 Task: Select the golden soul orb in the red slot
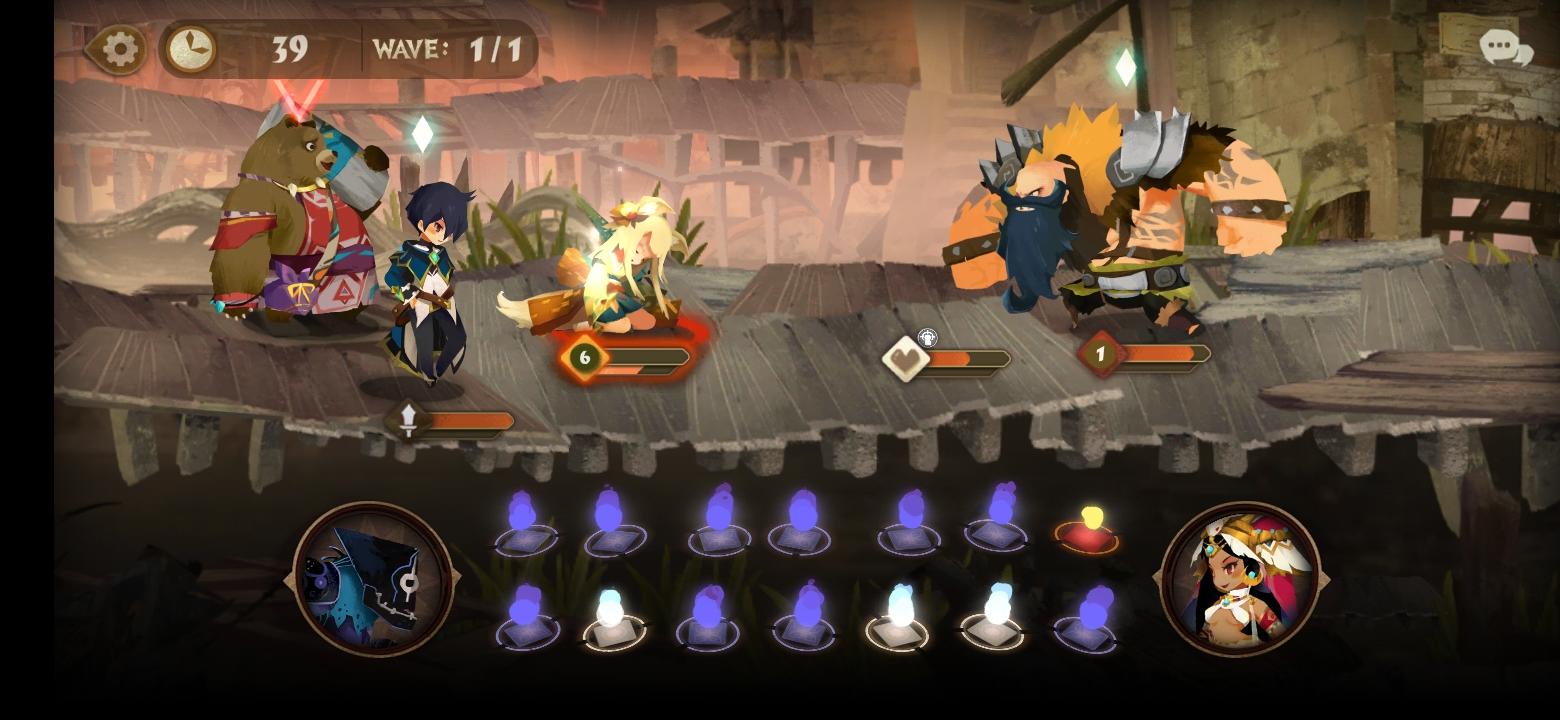click(x=1089, y=523)
